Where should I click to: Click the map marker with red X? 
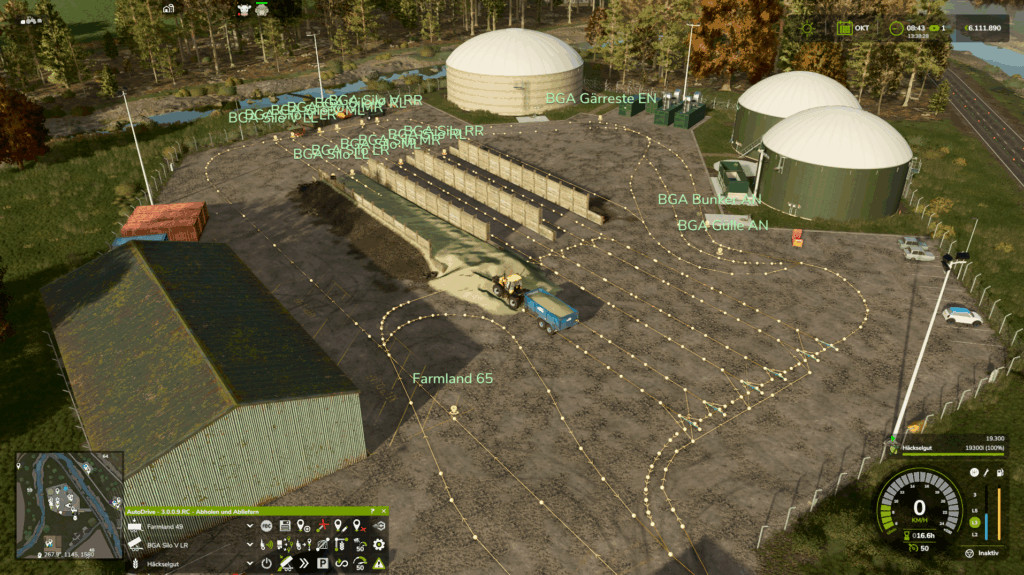360,526
